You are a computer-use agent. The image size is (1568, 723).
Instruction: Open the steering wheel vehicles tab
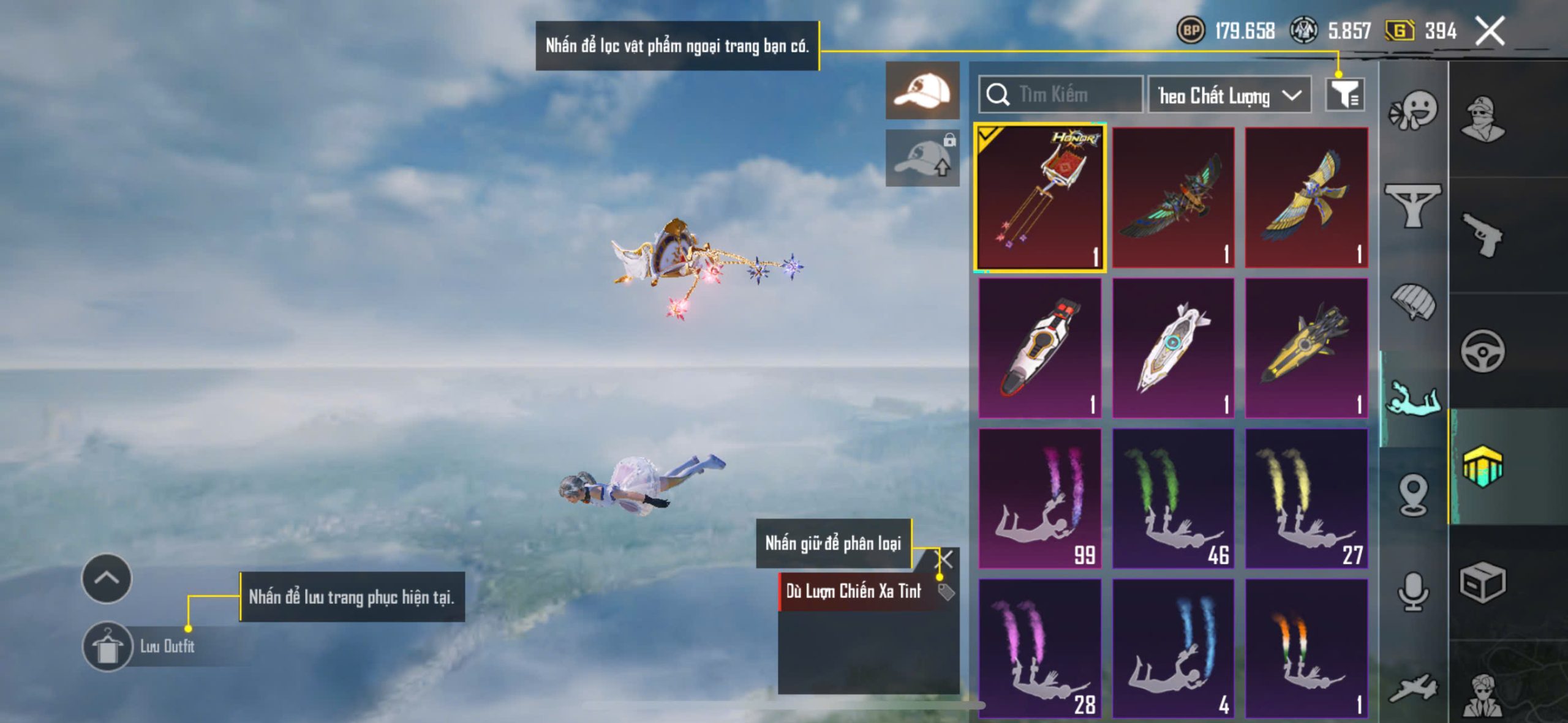(1482, 351)
